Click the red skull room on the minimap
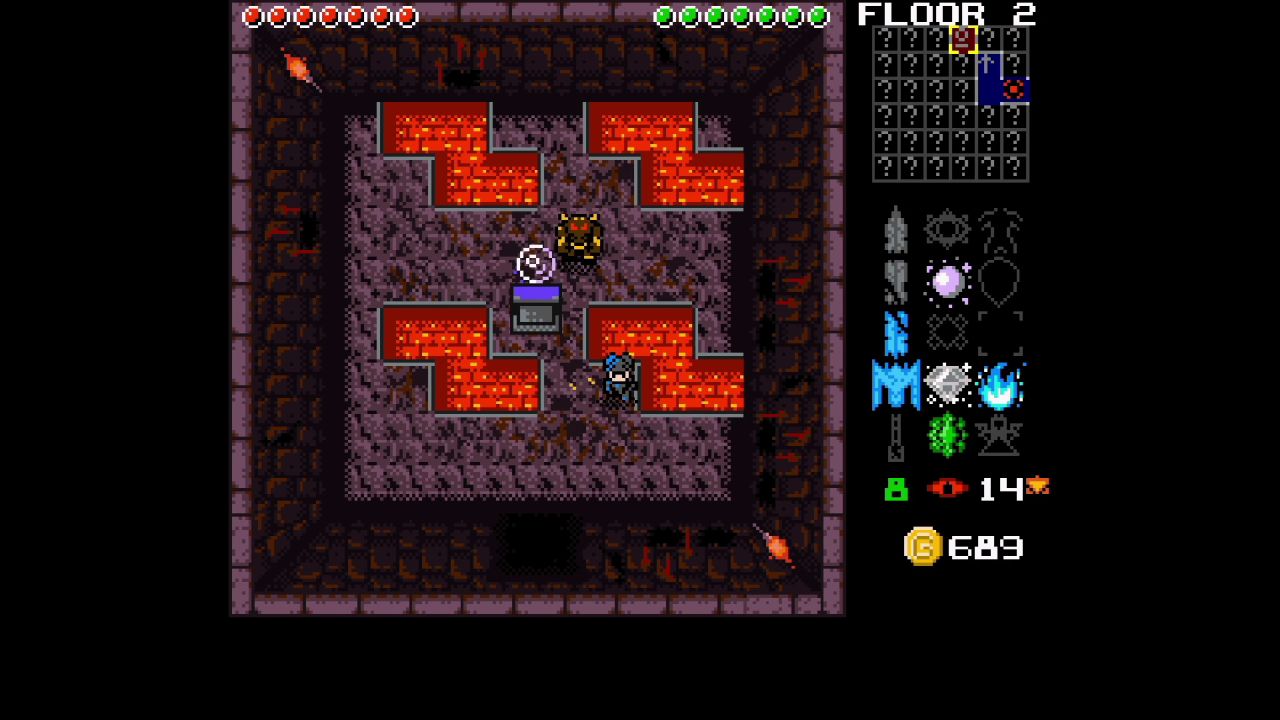 (962, 41)
